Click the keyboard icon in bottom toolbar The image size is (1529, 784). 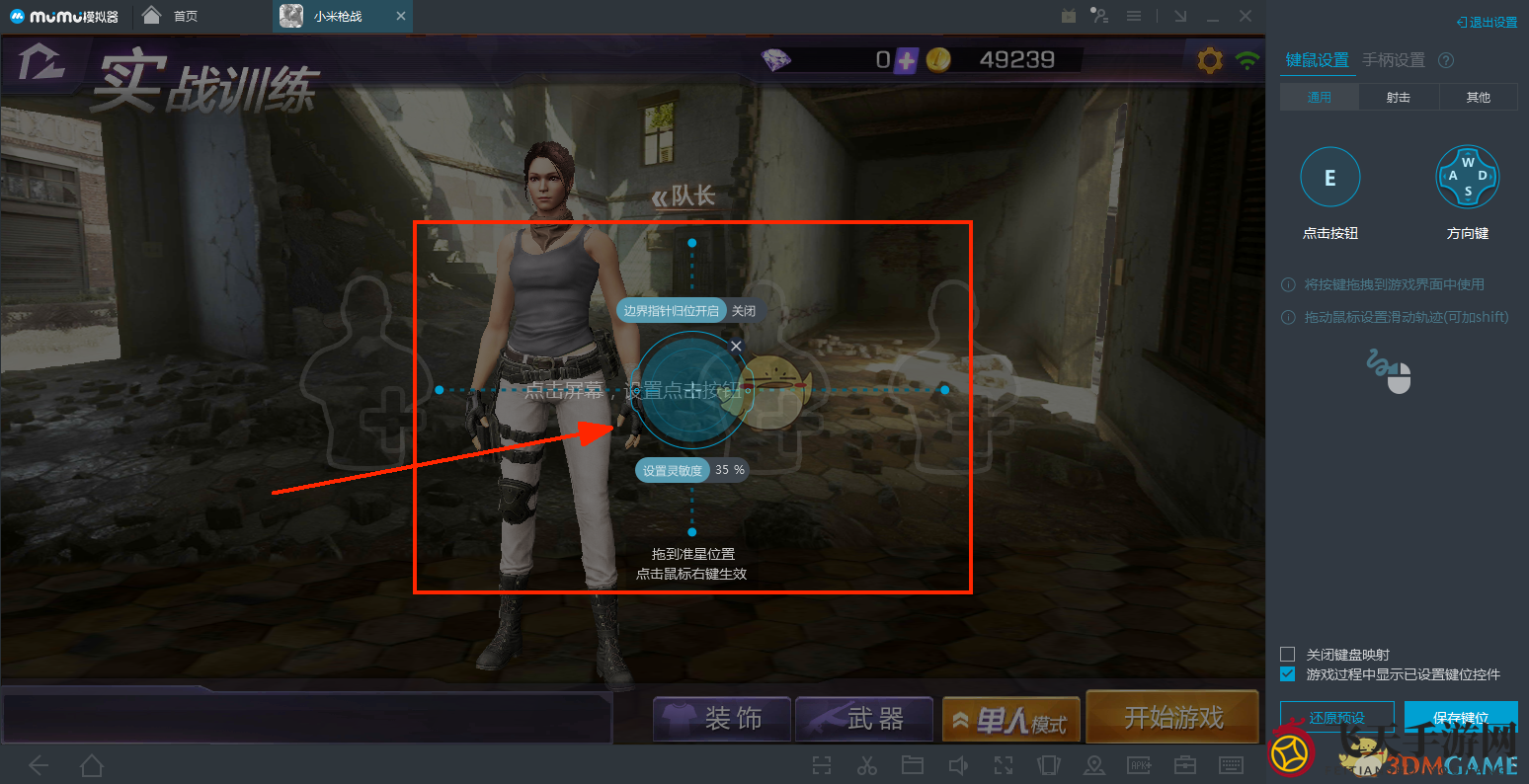coord(1230,765)
